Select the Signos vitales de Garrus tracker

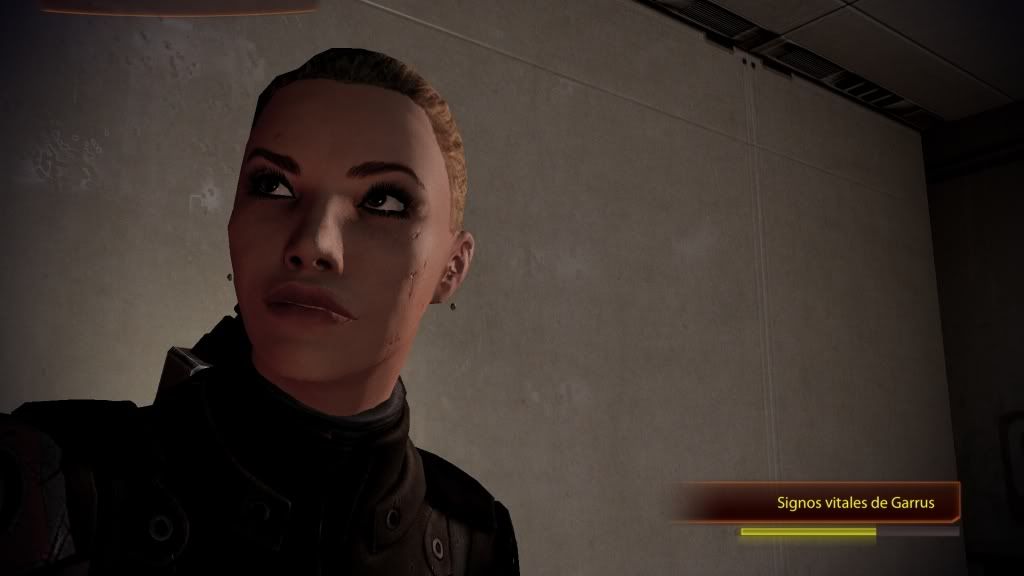click(855, 503)
